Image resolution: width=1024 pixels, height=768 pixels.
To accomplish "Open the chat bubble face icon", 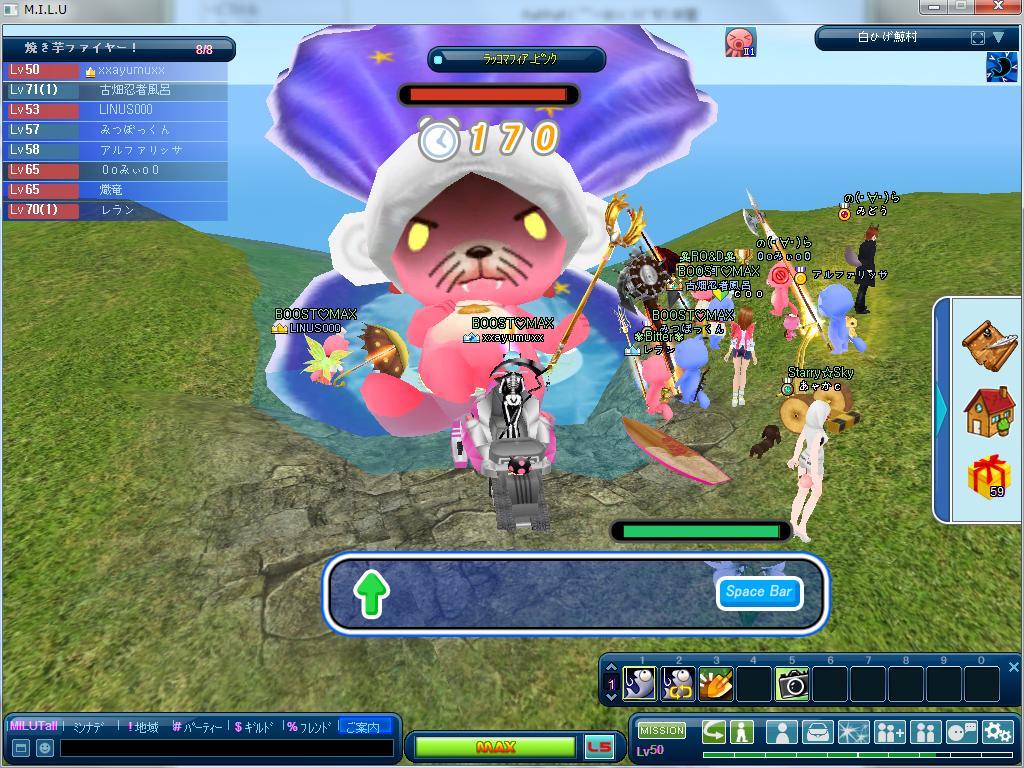I will 961,732.
